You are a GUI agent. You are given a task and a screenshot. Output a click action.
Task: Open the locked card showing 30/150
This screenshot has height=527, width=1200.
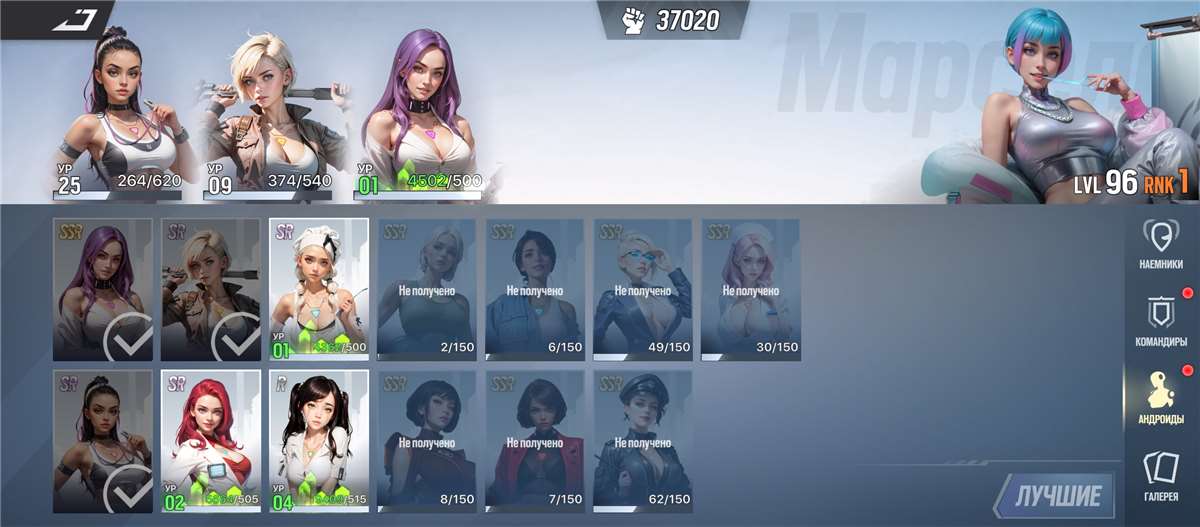coord(751,289)
